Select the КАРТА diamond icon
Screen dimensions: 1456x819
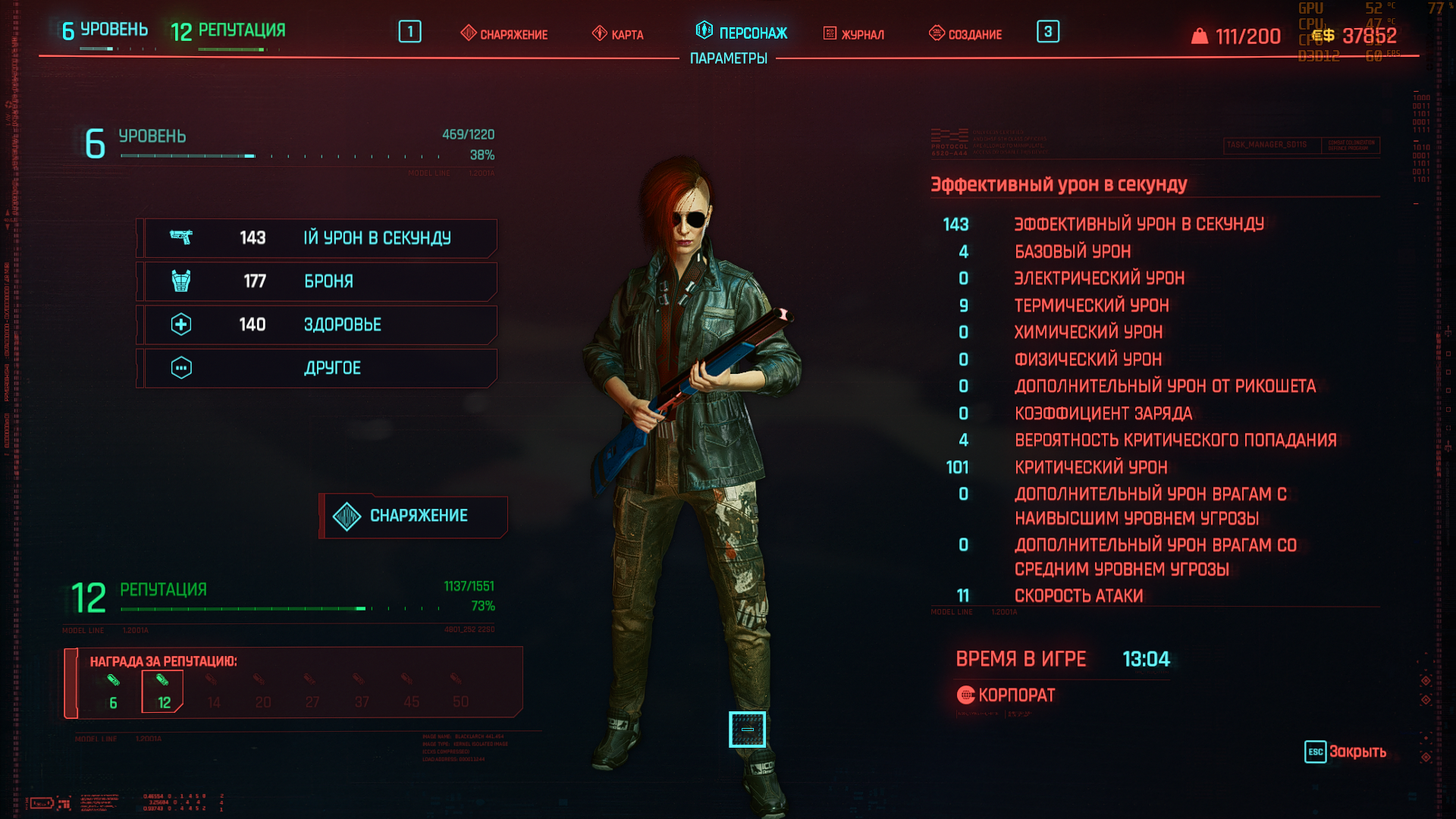pyautogui.click(x=598, y=33)
